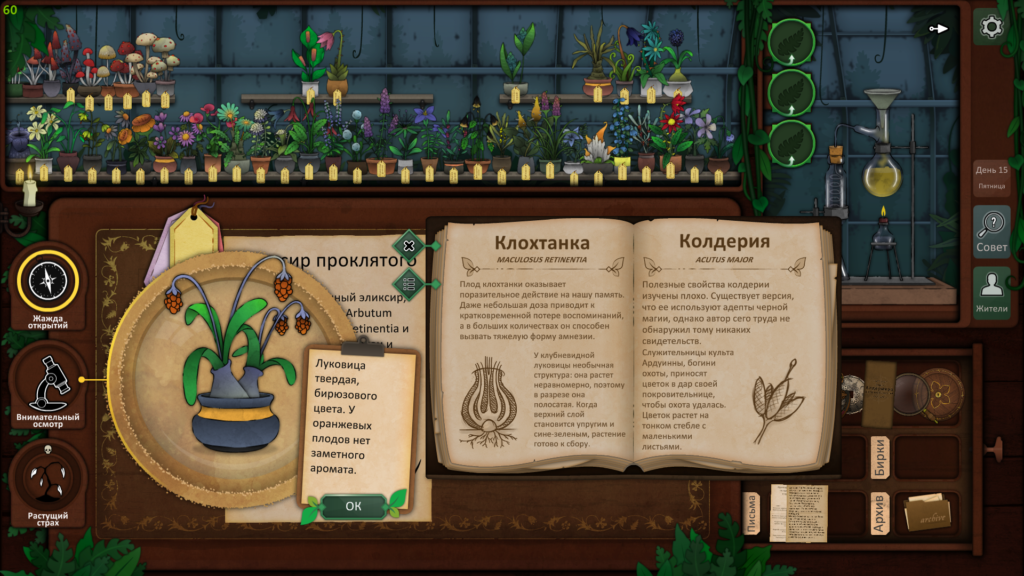Open the Жители residents panel

(991, 292)
